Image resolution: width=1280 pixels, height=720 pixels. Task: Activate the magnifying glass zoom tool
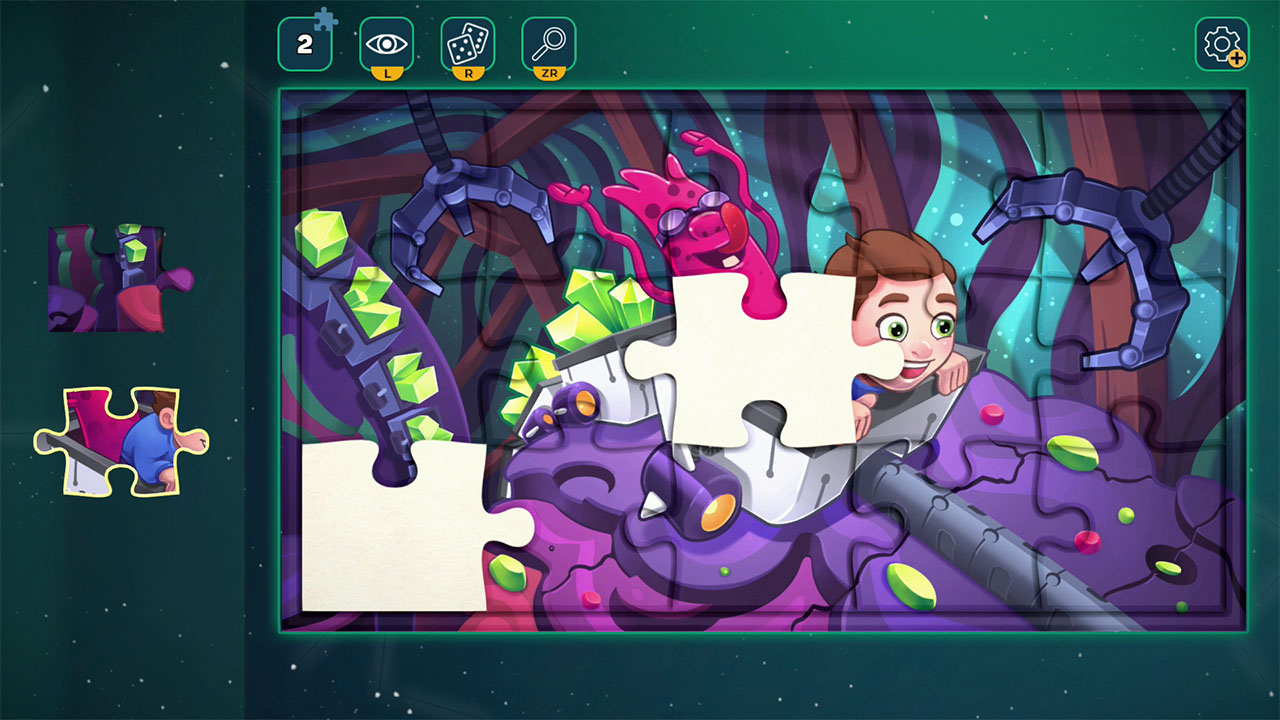click(550, 42)
